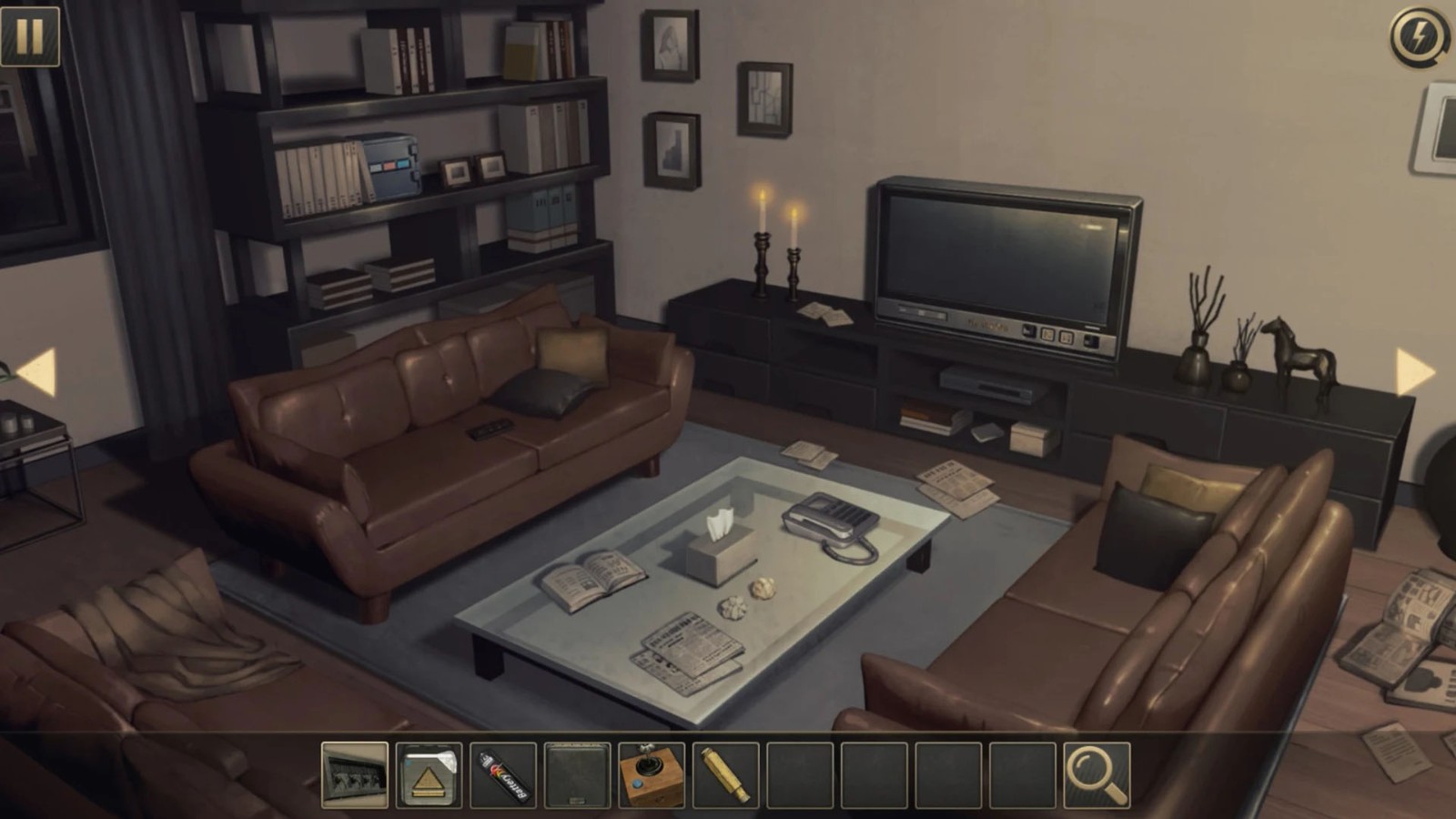Go to the room on the left
Viewport: 1456px width, 819px height.
(37, 371)
